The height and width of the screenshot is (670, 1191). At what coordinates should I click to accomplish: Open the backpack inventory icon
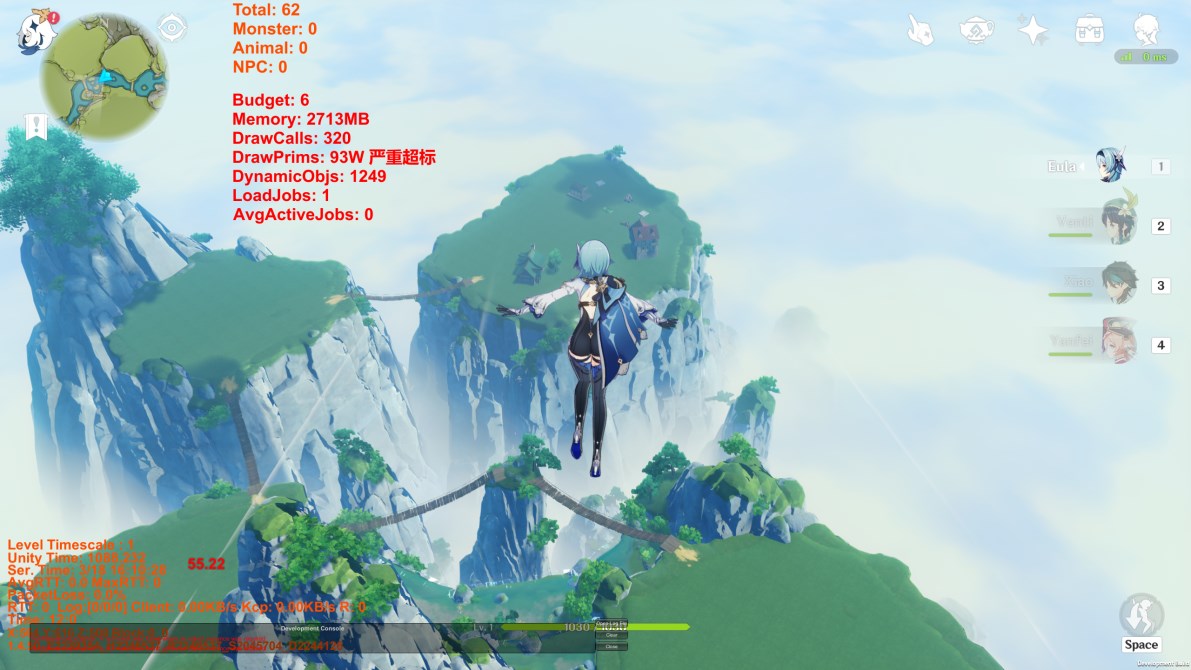pyautogui.click(x=1089, y=30)
